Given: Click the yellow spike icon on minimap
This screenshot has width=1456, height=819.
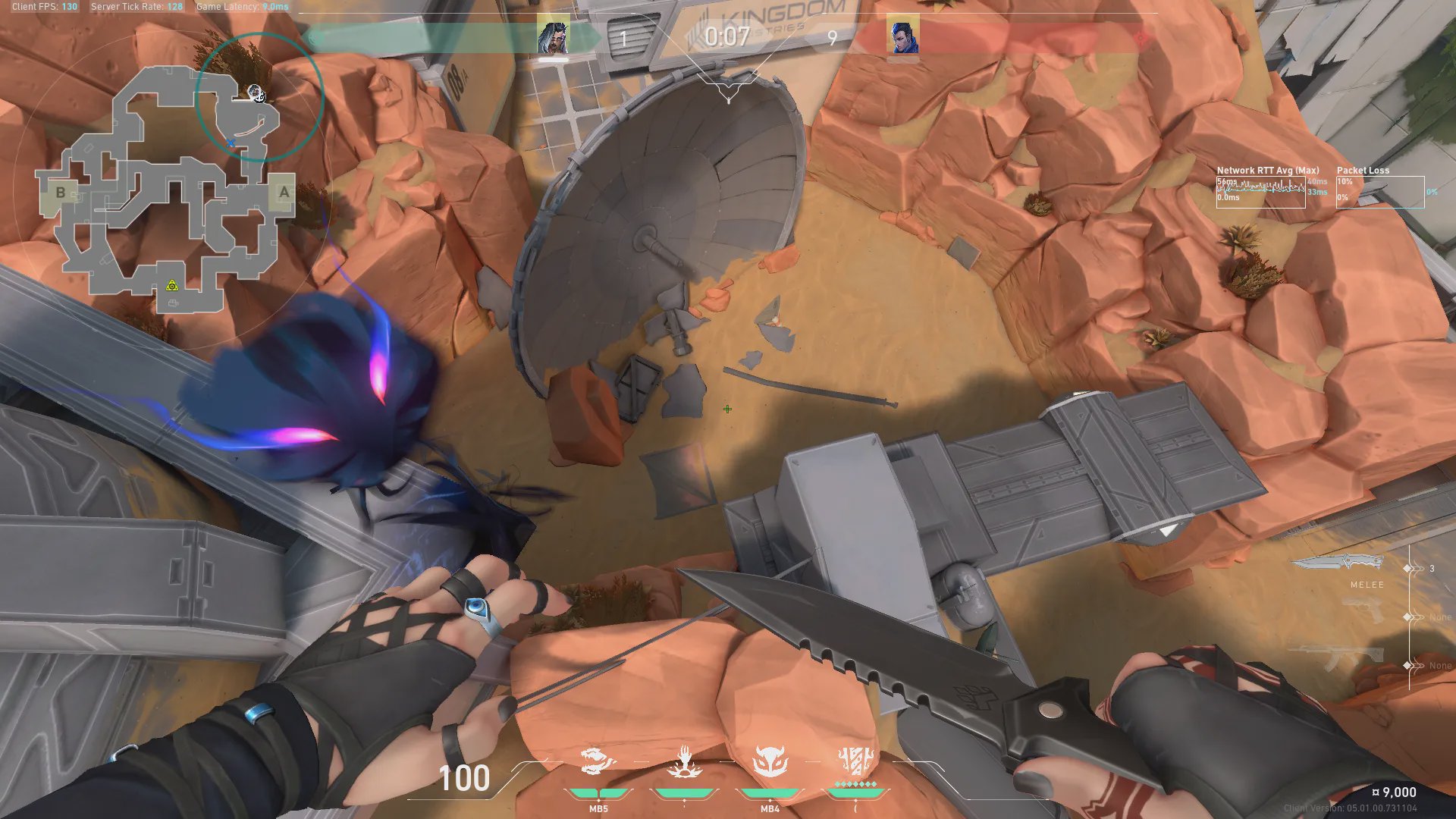Looking at the screenshot, I should pos(172,286).
